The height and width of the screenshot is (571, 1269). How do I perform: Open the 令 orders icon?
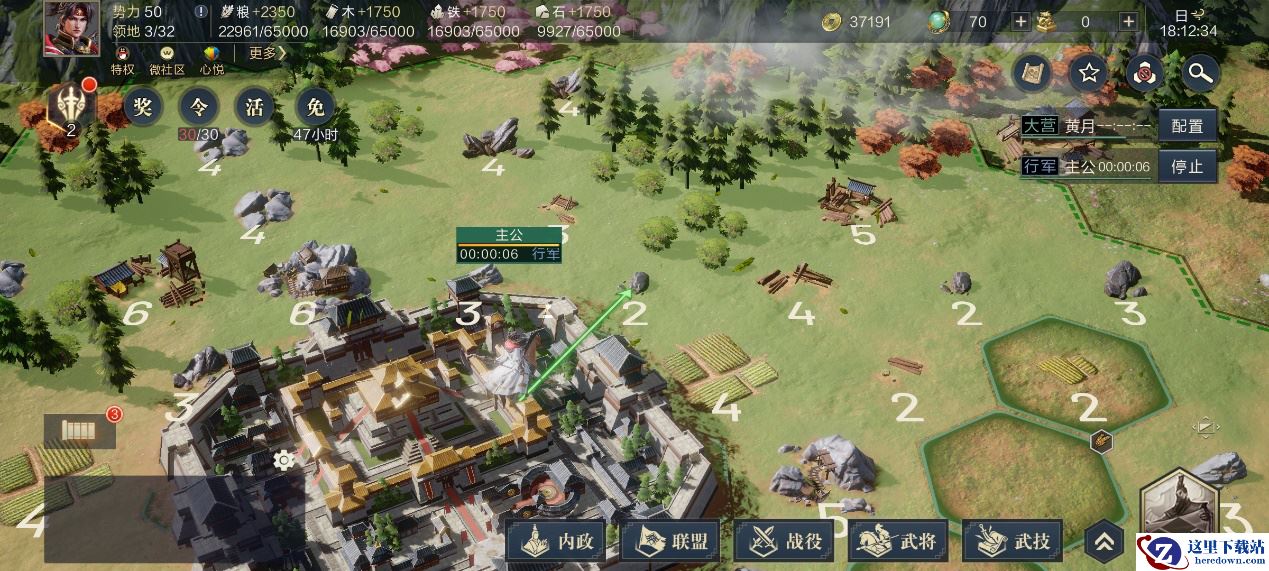(199, 106)
